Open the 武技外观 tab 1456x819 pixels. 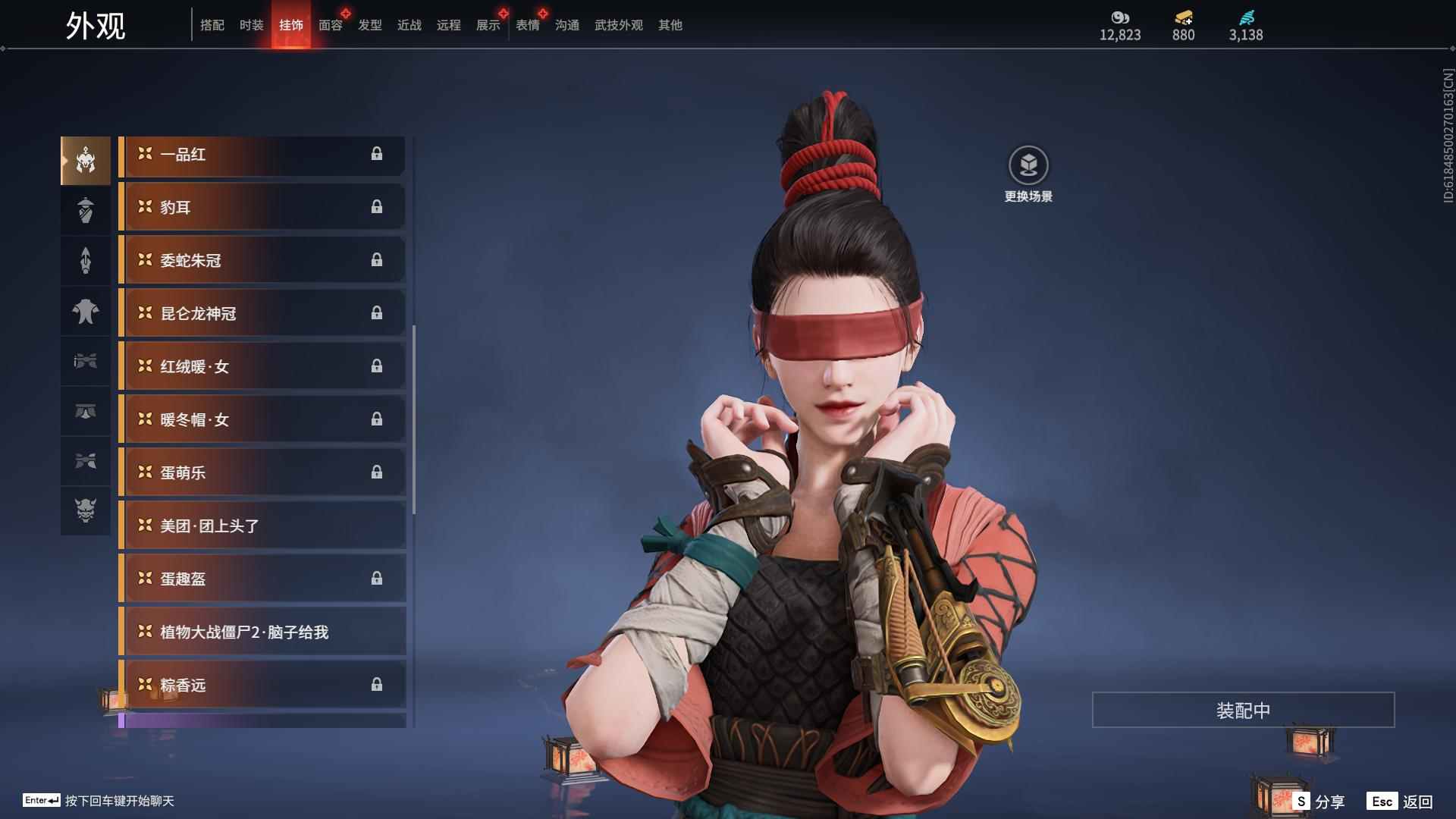point(618,25)
